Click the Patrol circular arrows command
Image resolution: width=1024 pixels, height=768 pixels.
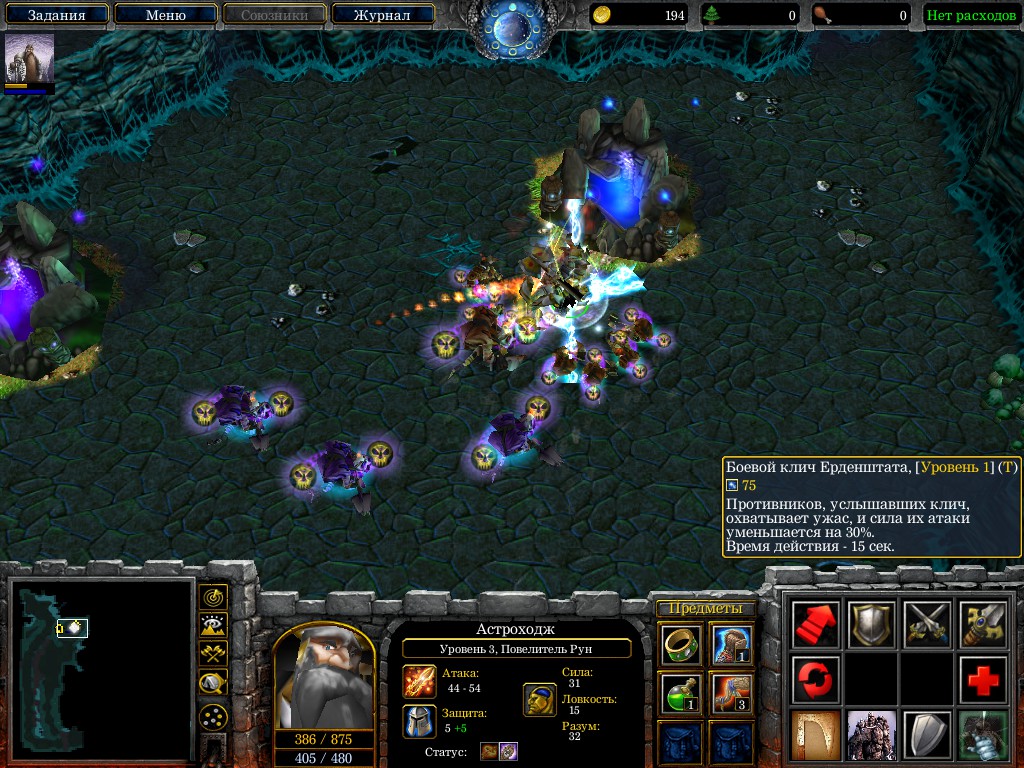click(x=814, y=680)
